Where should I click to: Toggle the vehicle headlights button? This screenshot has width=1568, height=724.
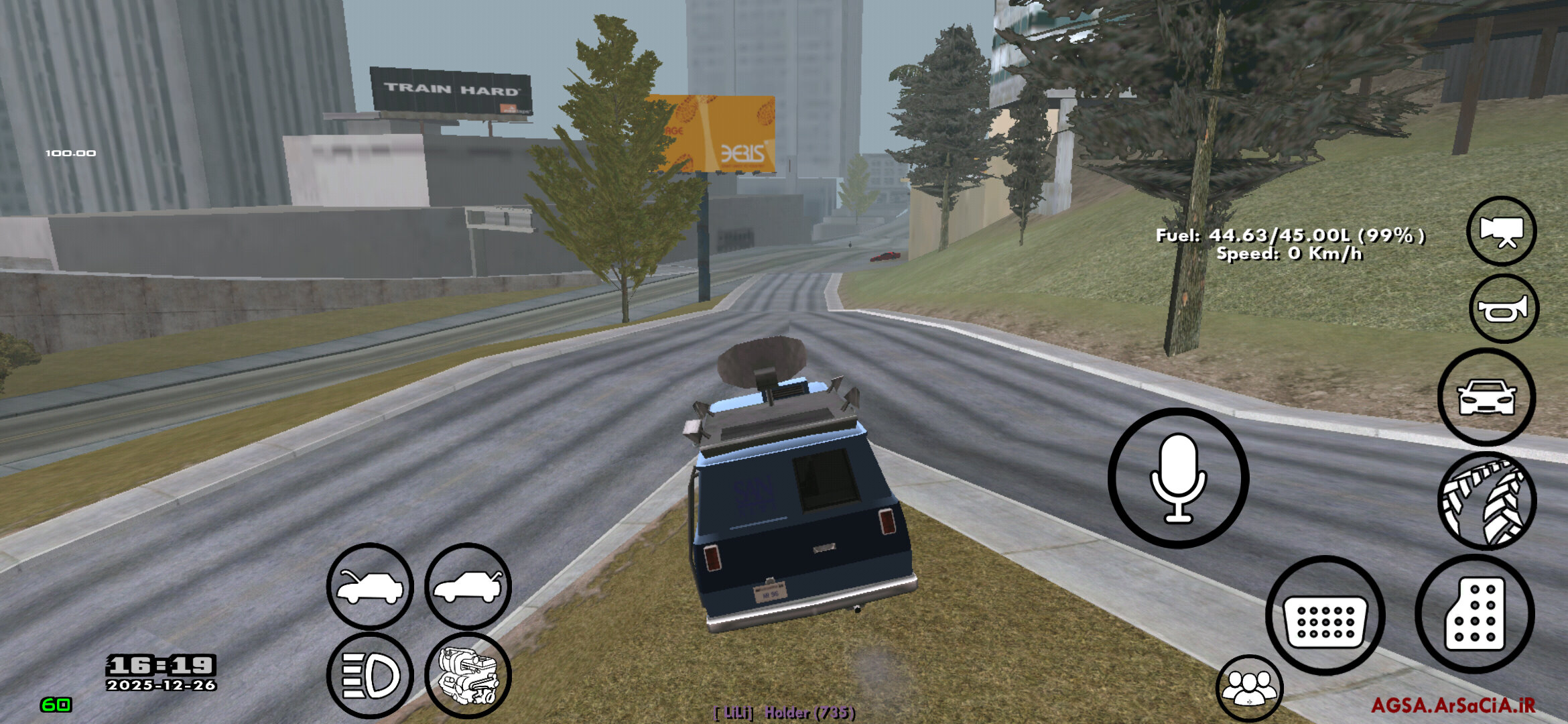pos(370,675)
